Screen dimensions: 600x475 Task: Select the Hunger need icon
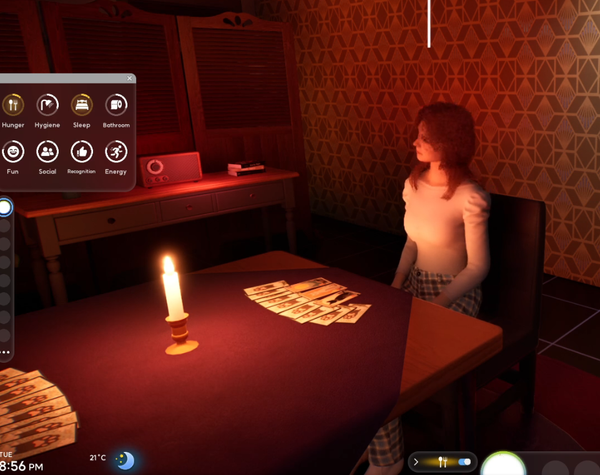click(x=13, y=104)
